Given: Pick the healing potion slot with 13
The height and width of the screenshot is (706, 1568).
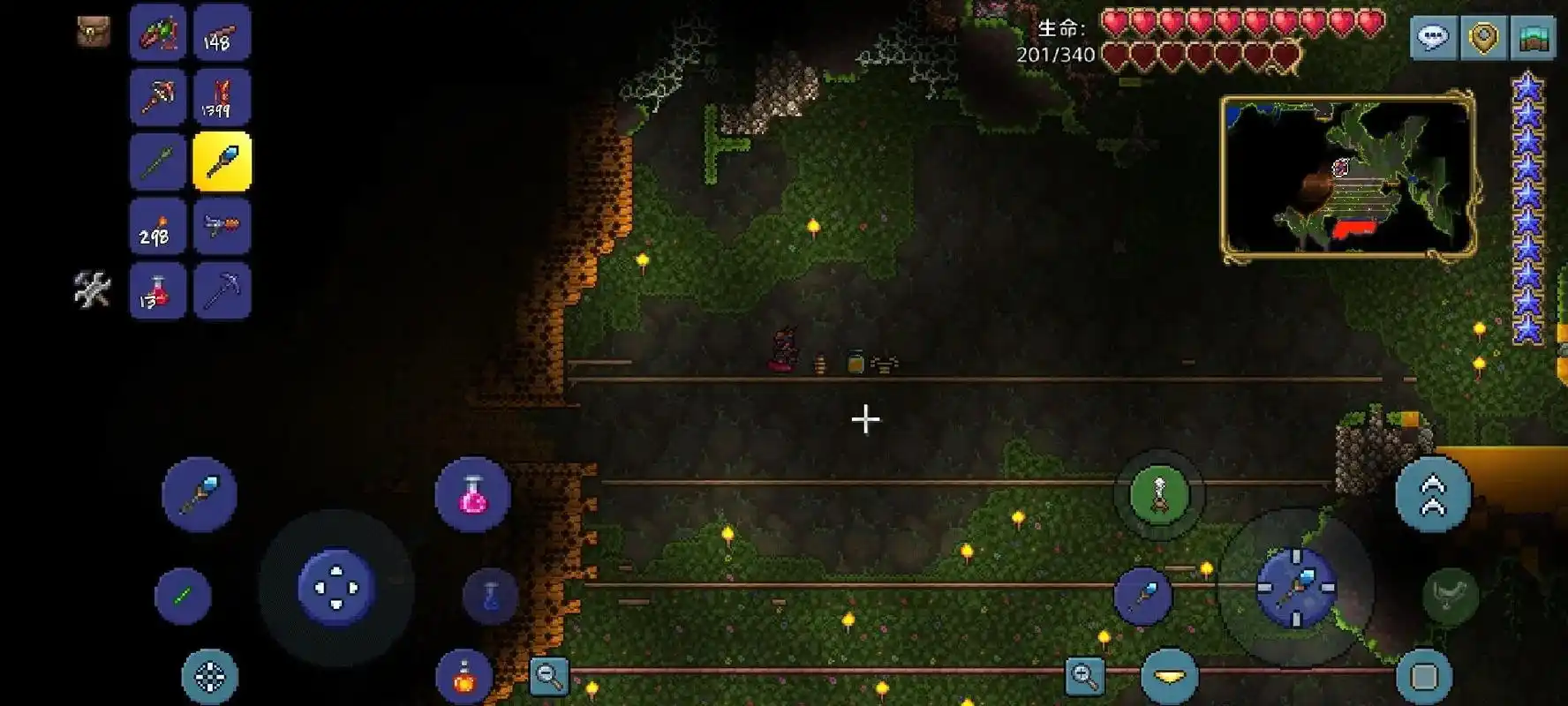Looking at the screenshot, I should (157, 290).
